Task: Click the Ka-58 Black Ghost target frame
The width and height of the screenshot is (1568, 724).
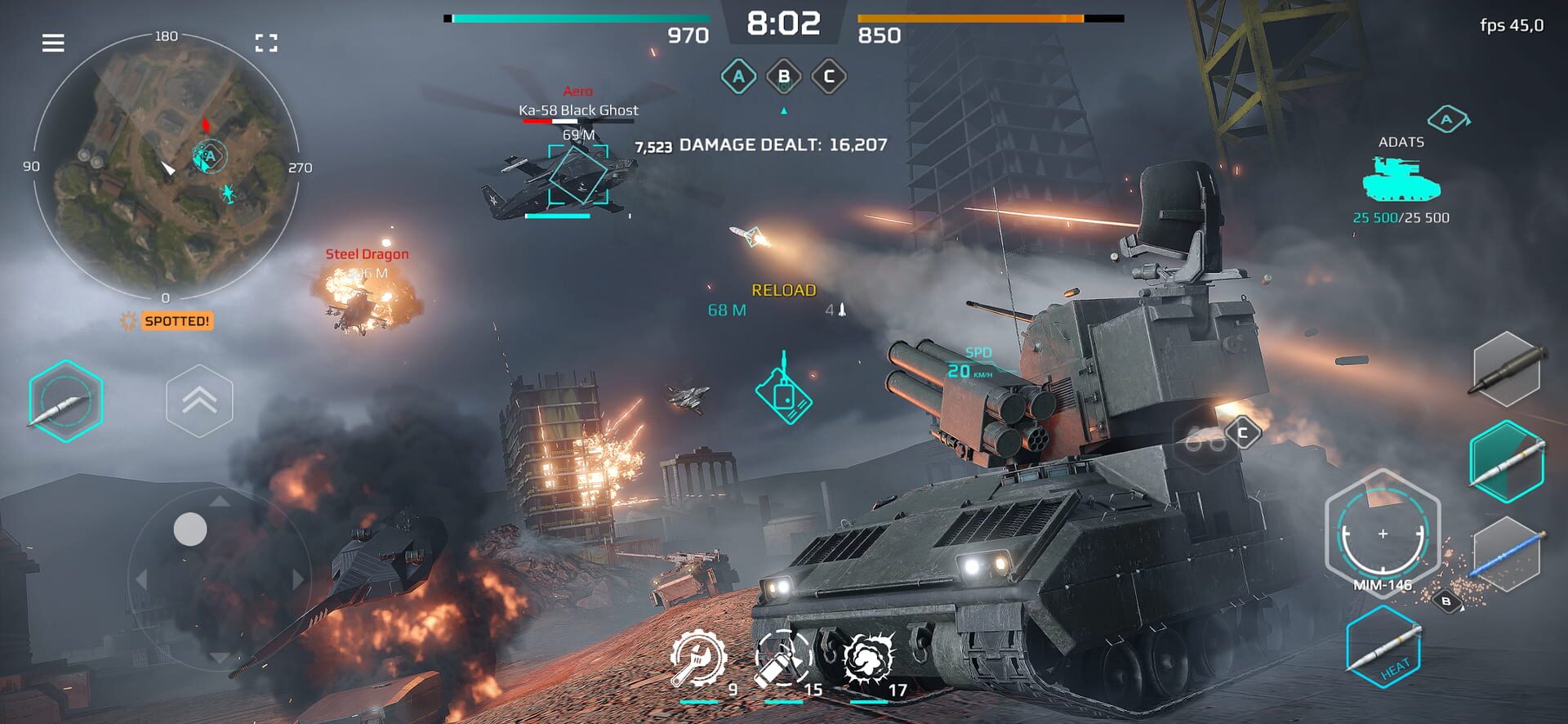Action: [x=578, y=176]
